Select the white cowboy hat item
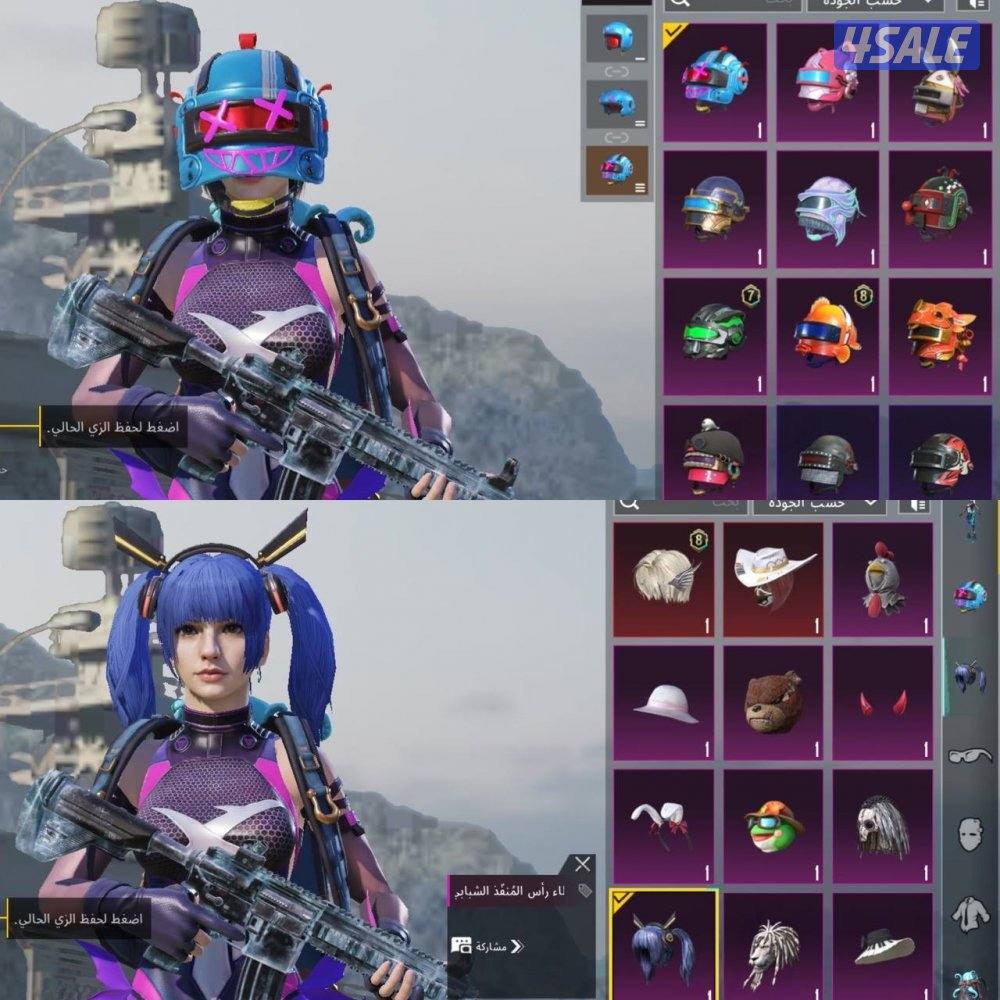This screenshot has height=1000, width=1000. pyautogui.click(x=773, y=580)
